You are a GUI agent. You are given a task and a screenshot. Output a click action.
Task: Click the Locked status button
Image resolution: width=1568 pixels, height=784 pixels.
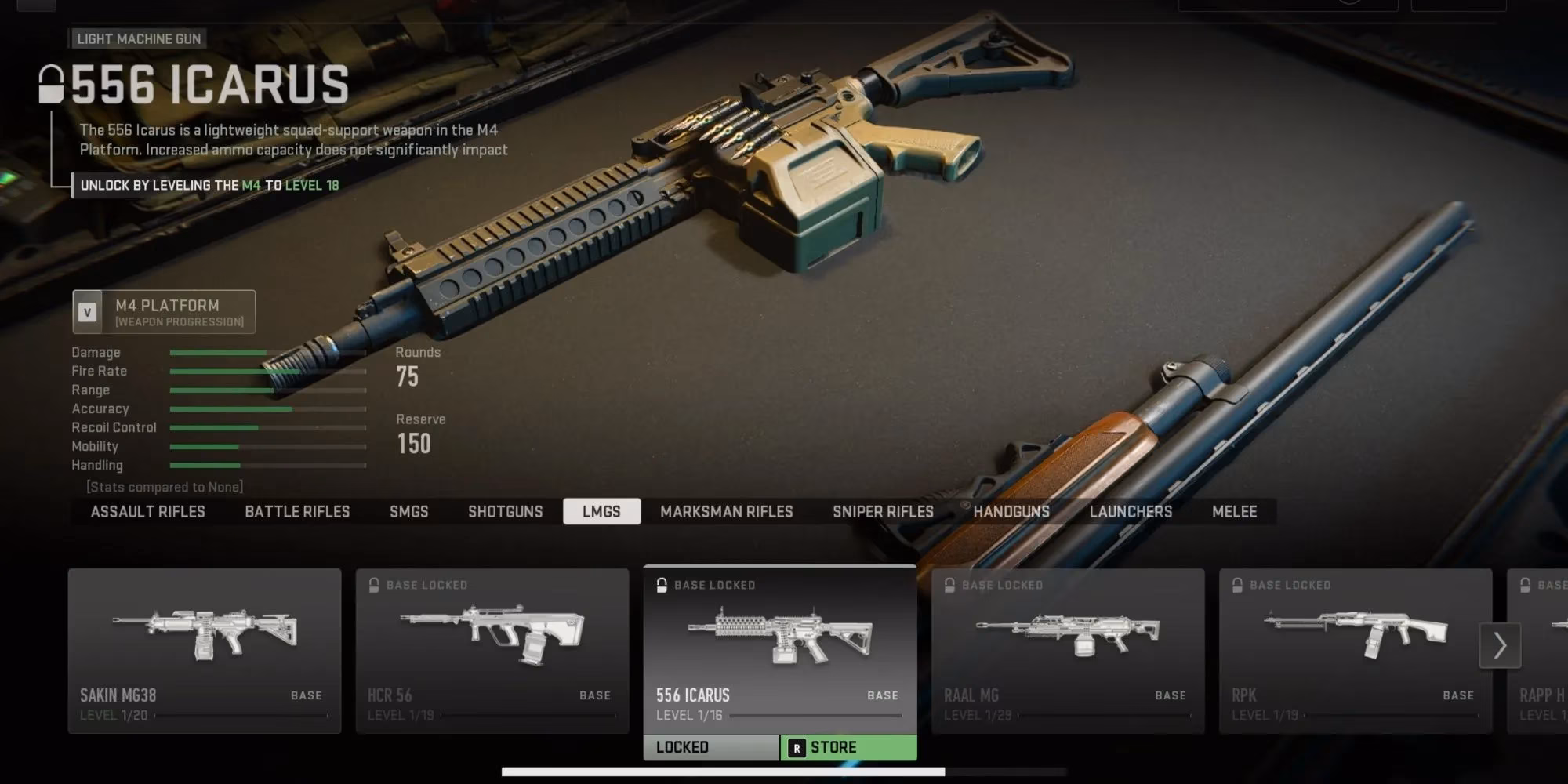(711, 748)
